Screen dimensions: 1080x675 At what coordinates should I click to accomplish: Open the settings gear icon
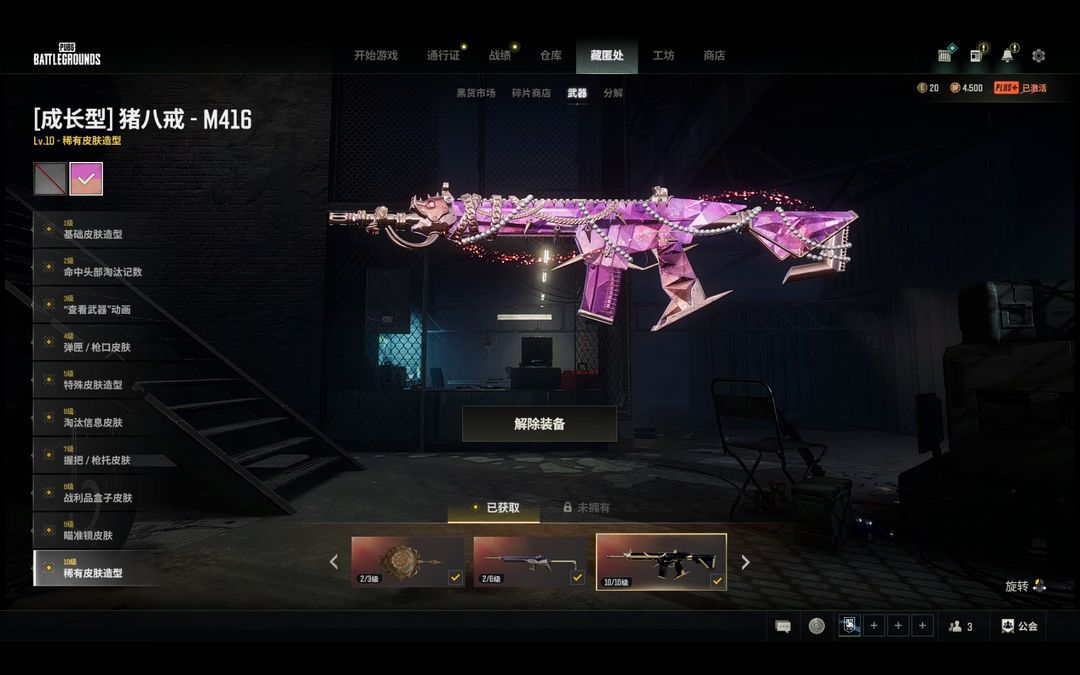[x=1038, y=56]
